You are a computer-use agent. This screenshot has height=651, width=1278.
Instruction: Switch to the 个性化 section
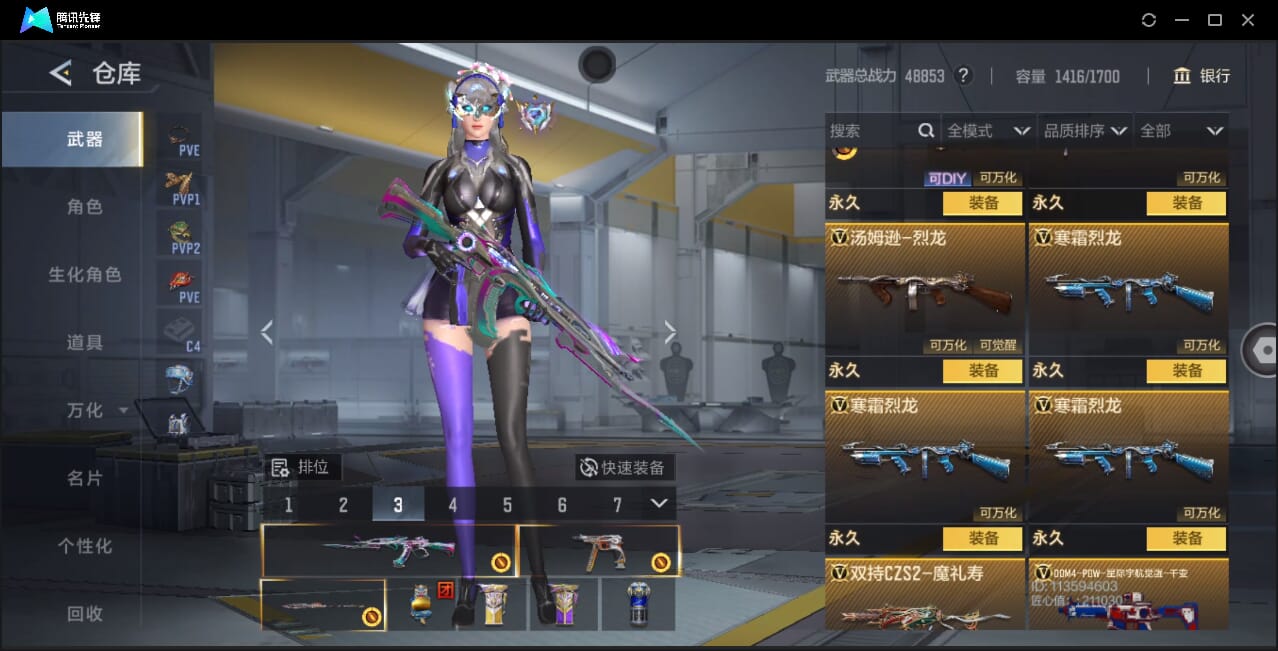pyautogui.click(x=85, y=546)
